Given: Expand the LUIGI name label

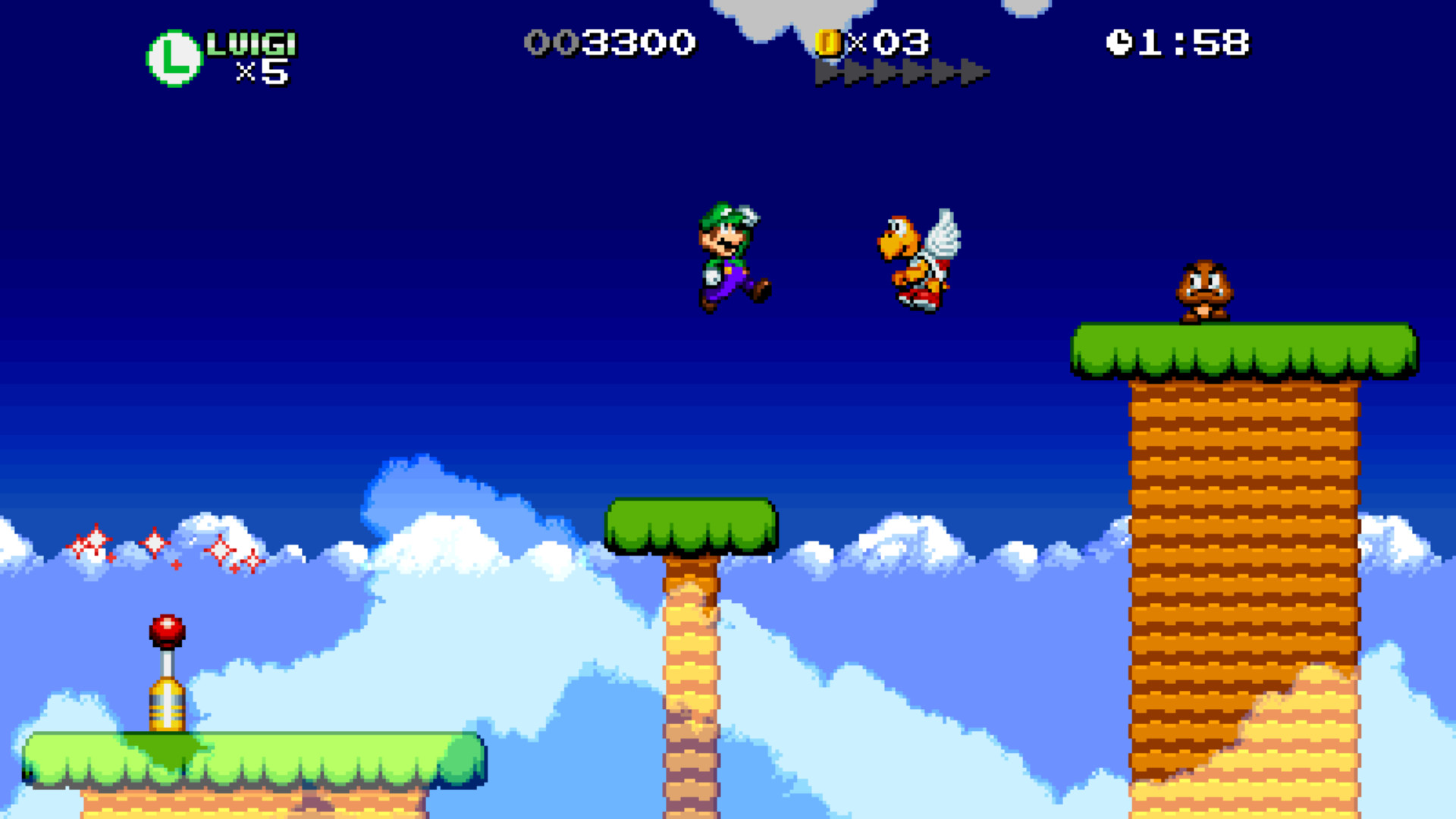Looking at the screenshot, I should (254, 43).
